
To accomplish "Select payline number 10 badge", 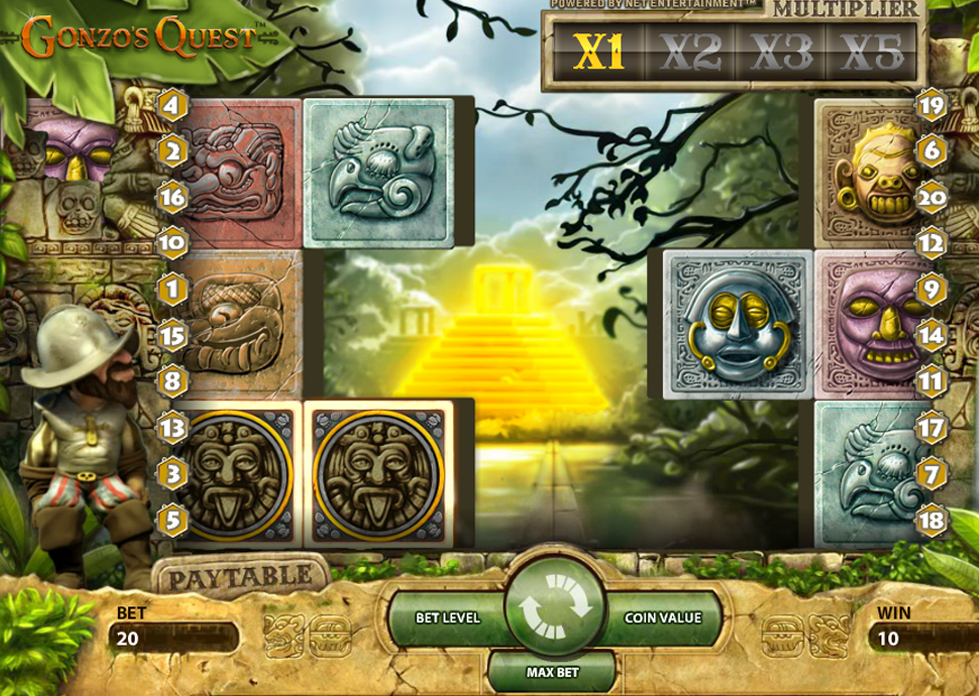I will click(172, 243).
